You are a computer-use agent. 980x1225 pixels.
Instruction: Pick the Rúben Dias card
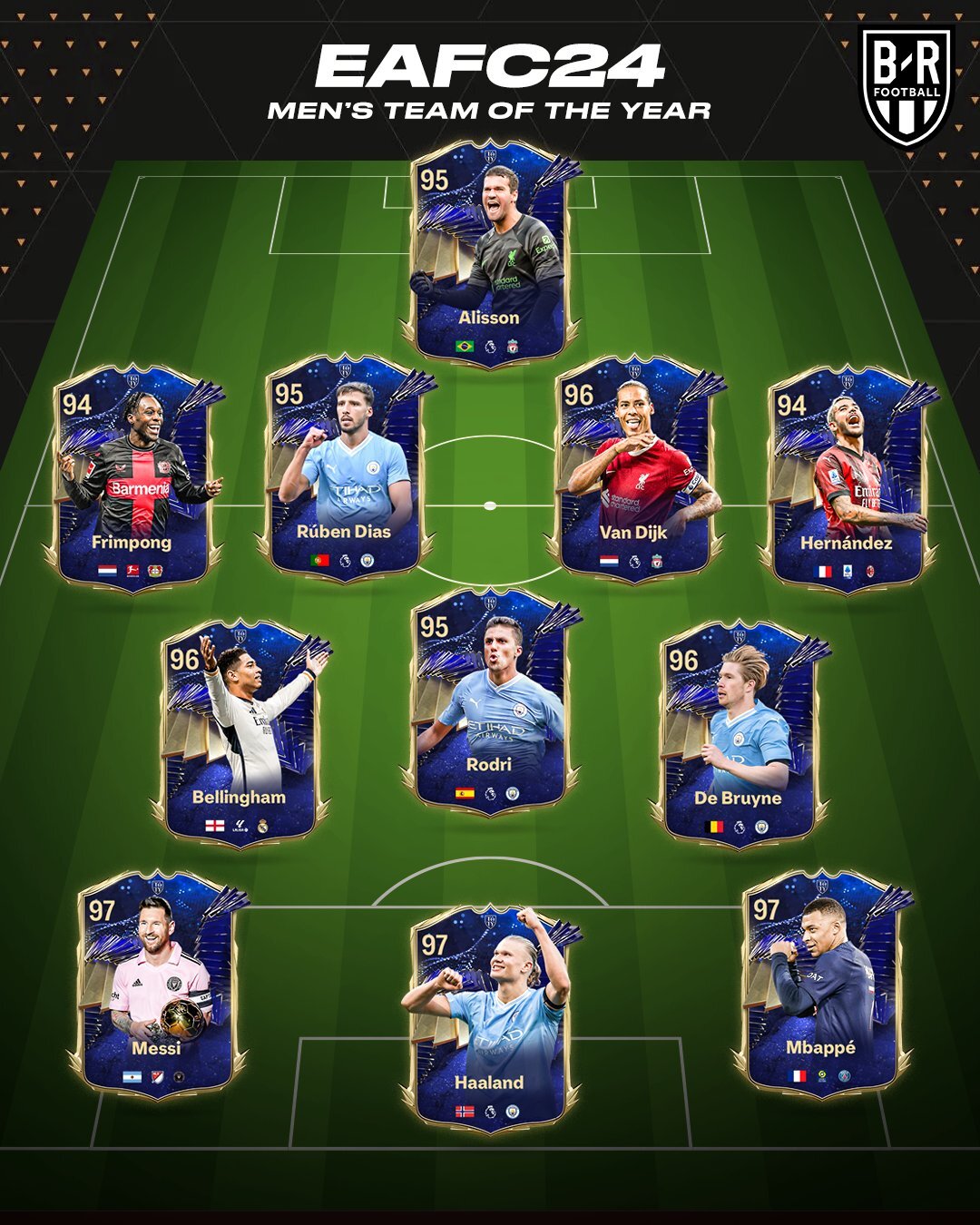click(343, 467)
